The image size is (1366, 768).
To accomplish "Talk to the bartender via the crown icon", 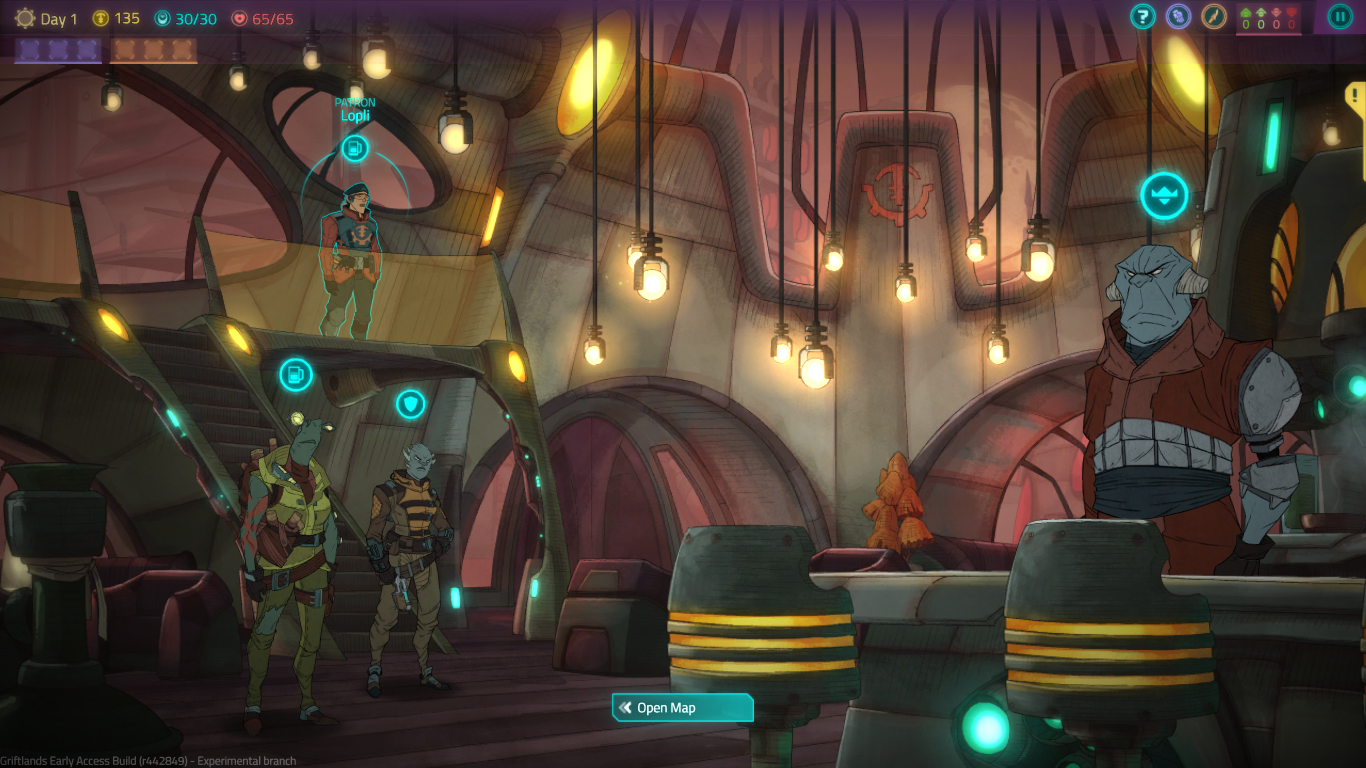I will (x=1164, y=196).
